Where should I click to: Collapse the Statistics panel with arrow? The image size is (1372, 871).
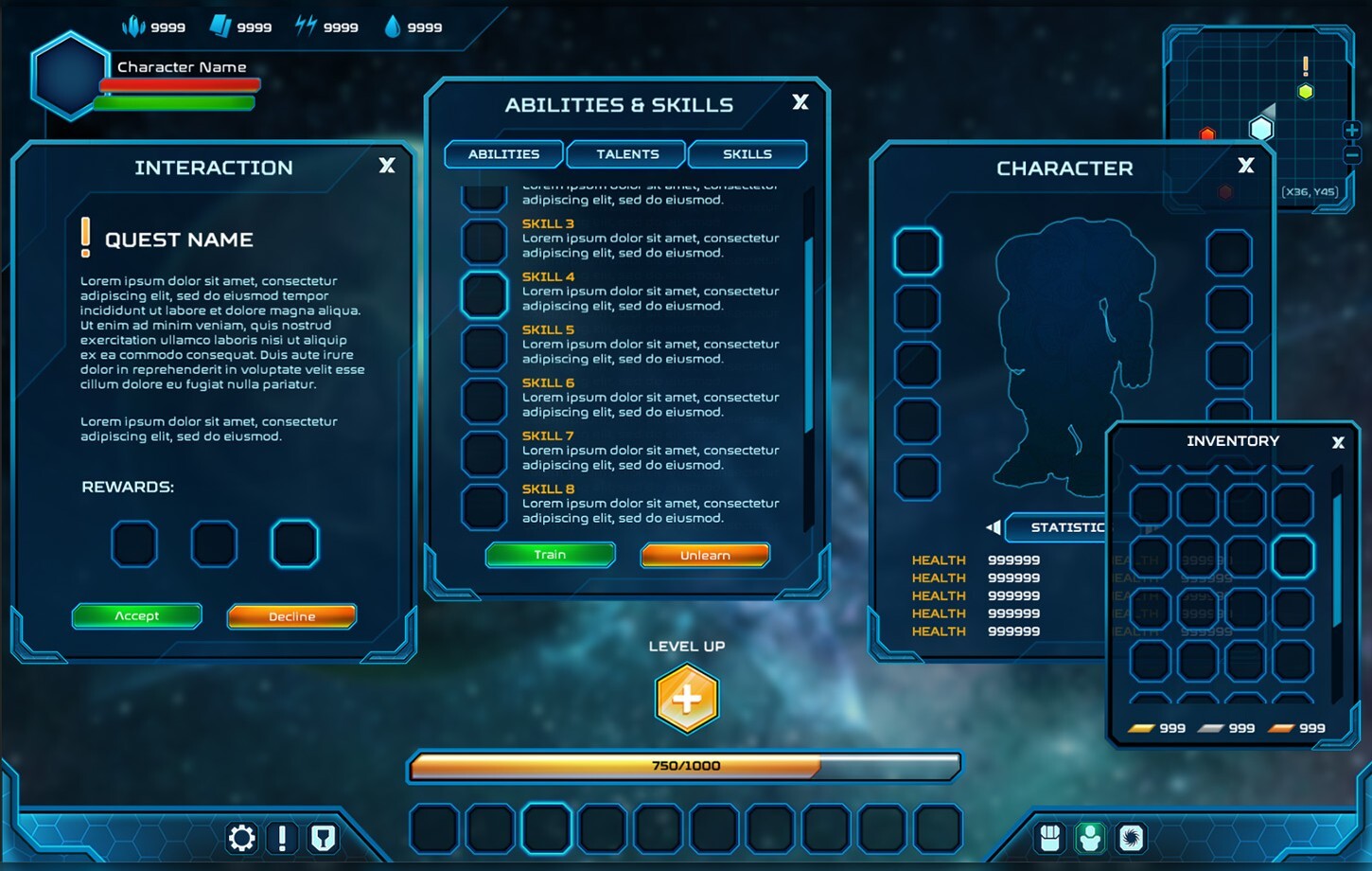click(x=992, y=527)
